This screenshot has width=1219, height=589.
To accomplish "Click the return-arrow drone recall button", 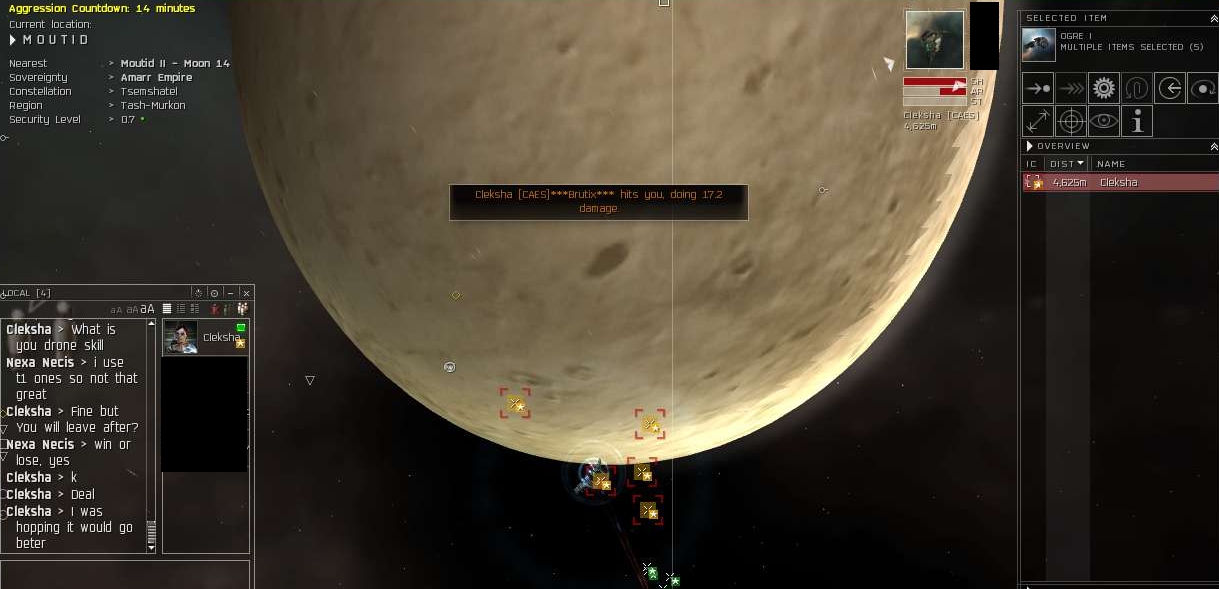I will coord(1170,88).
